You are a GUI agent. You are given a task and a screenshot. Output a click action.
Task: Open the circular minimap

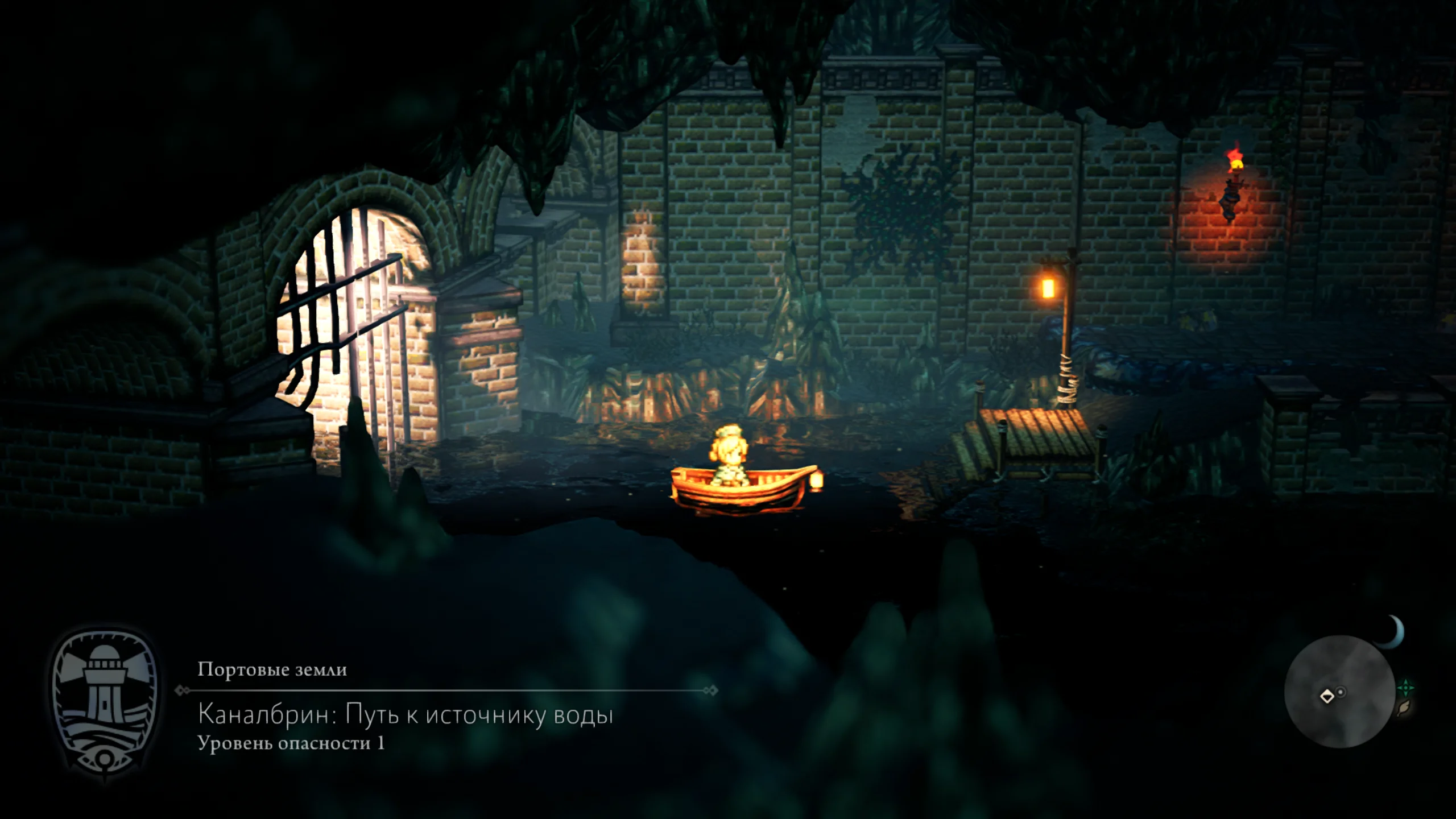(x=1339, y=691)
